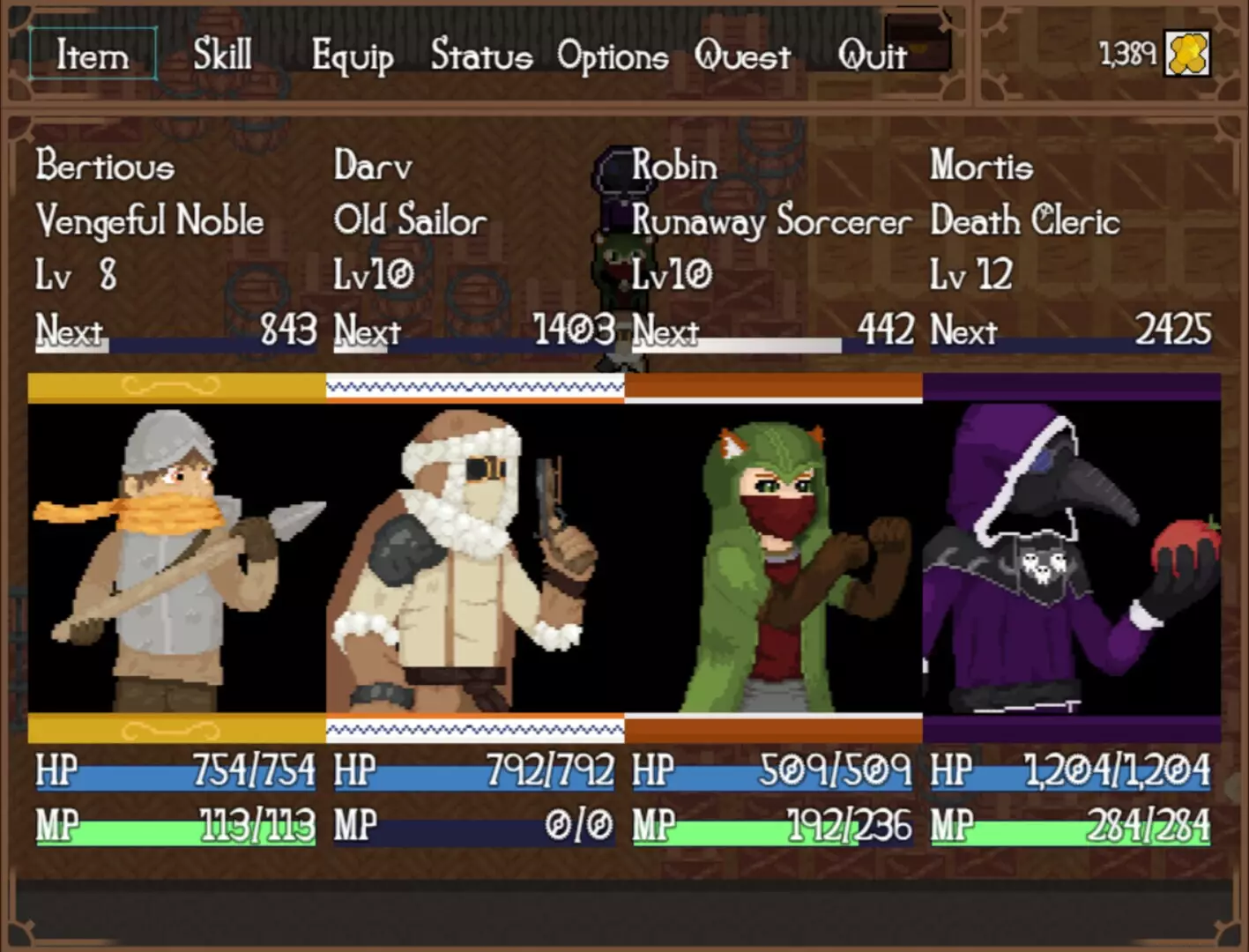Choose Darv the Old Sailor portrait

(474, 557)
